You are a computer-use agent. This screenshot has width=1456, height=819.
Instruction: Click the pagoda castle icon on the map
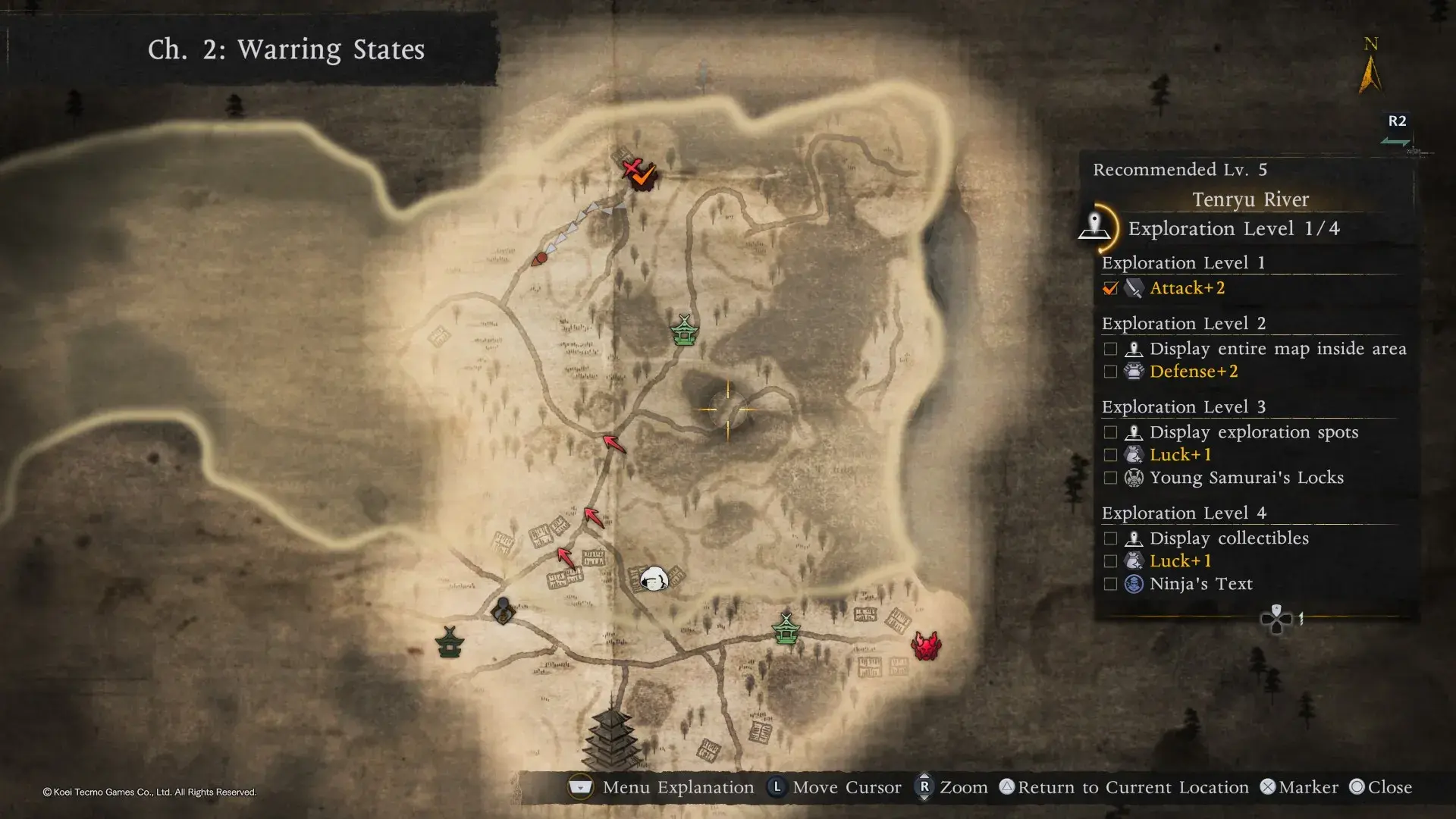click(x=611, y=738)
